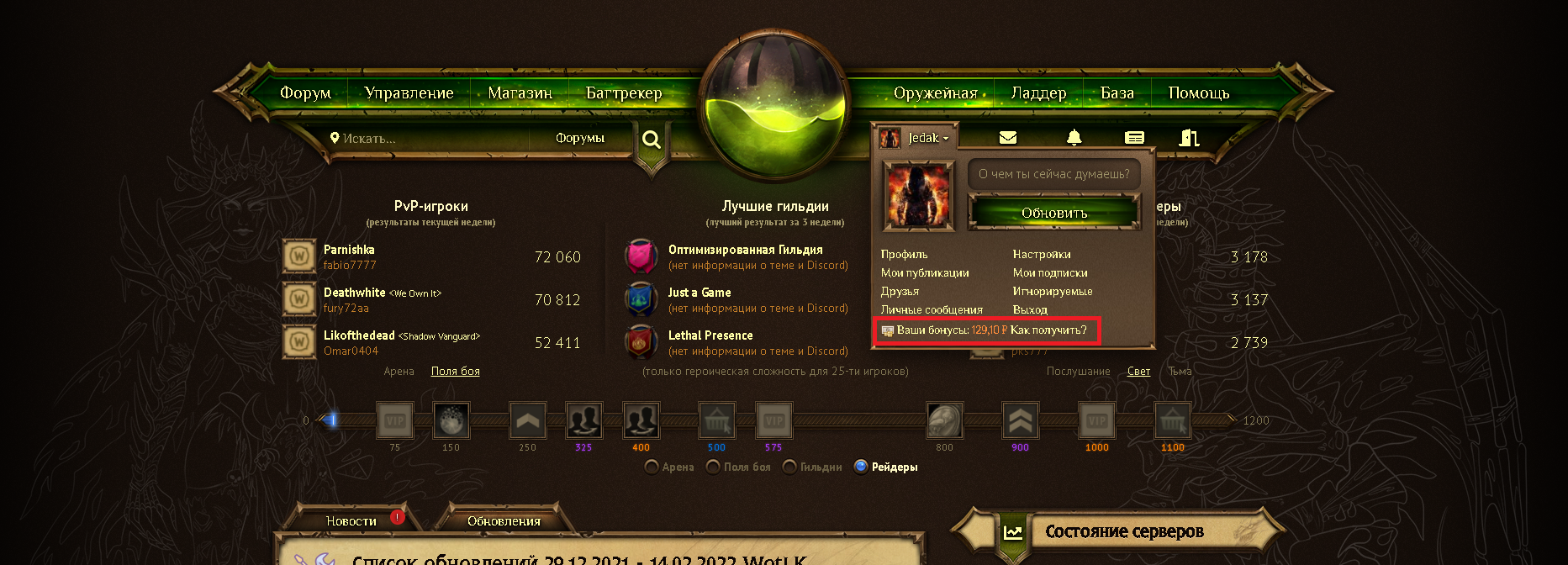The width and height of the screenshot is (1568, 565).
Task: Switch to the Обновления tab
Action: point(504,521)
